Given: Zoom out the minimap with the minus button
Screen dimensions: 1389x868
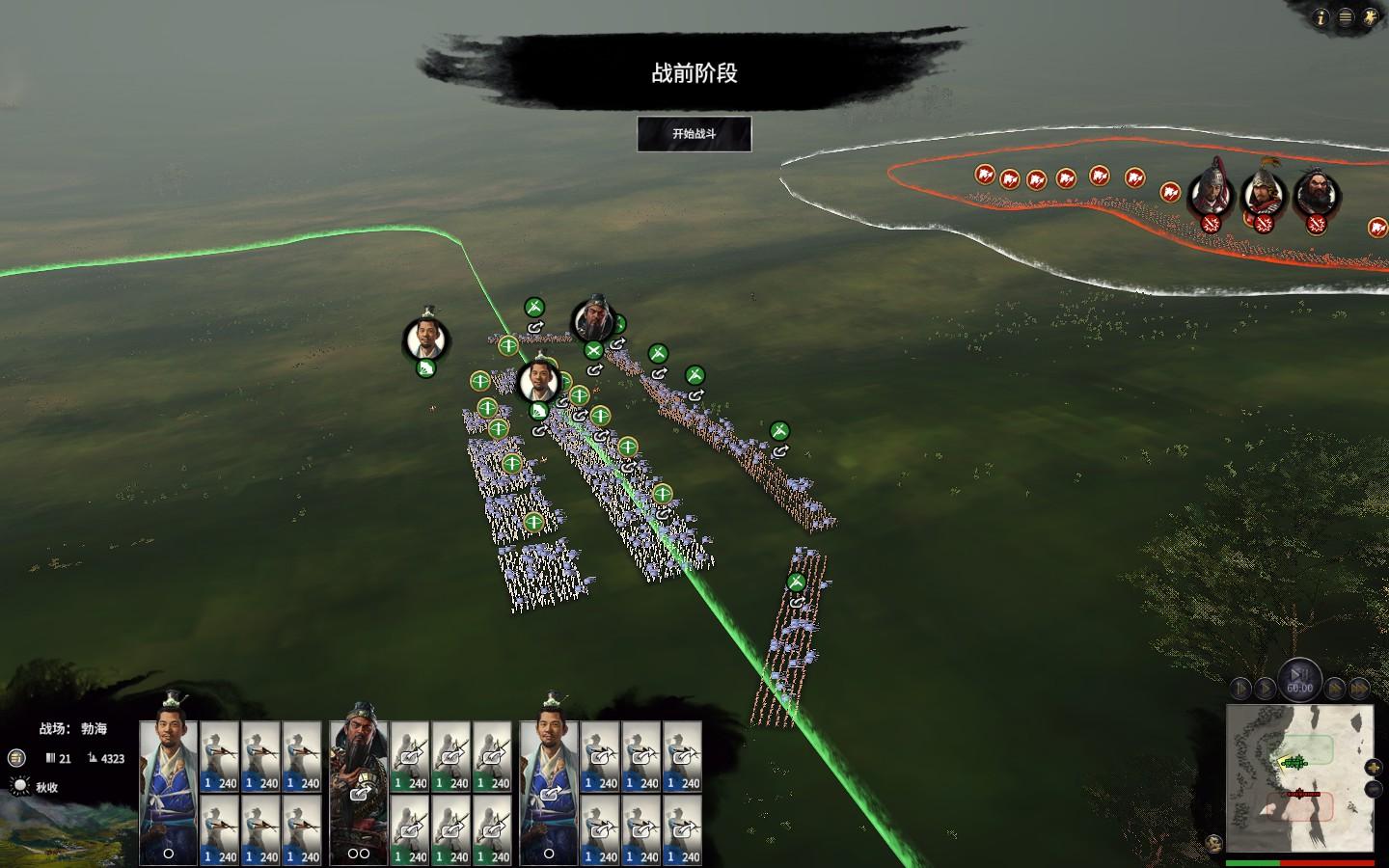Looking at the screenshot, I should pos(1375,789).
